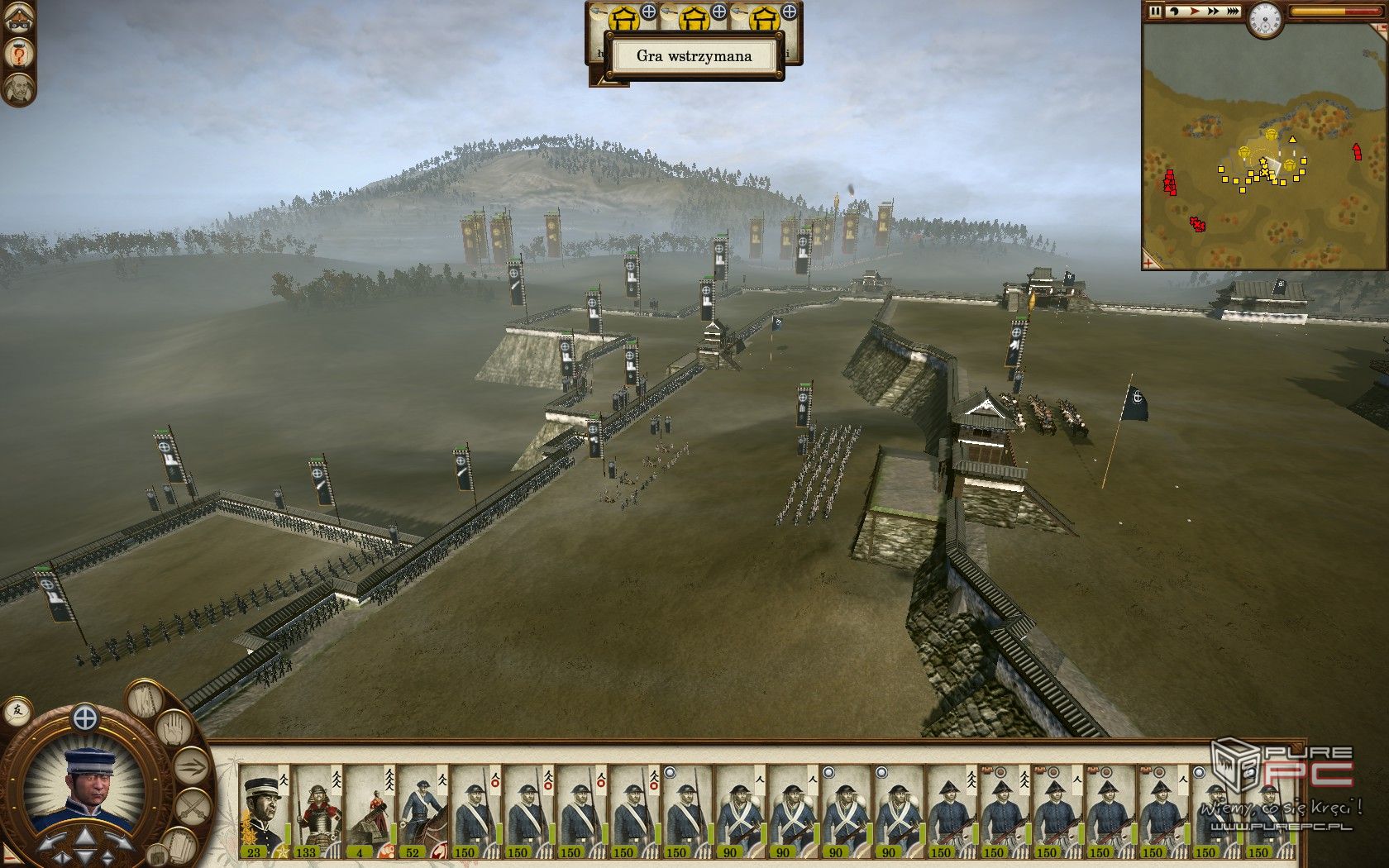Click the forward arrow below the portrait

pos(86,837)
